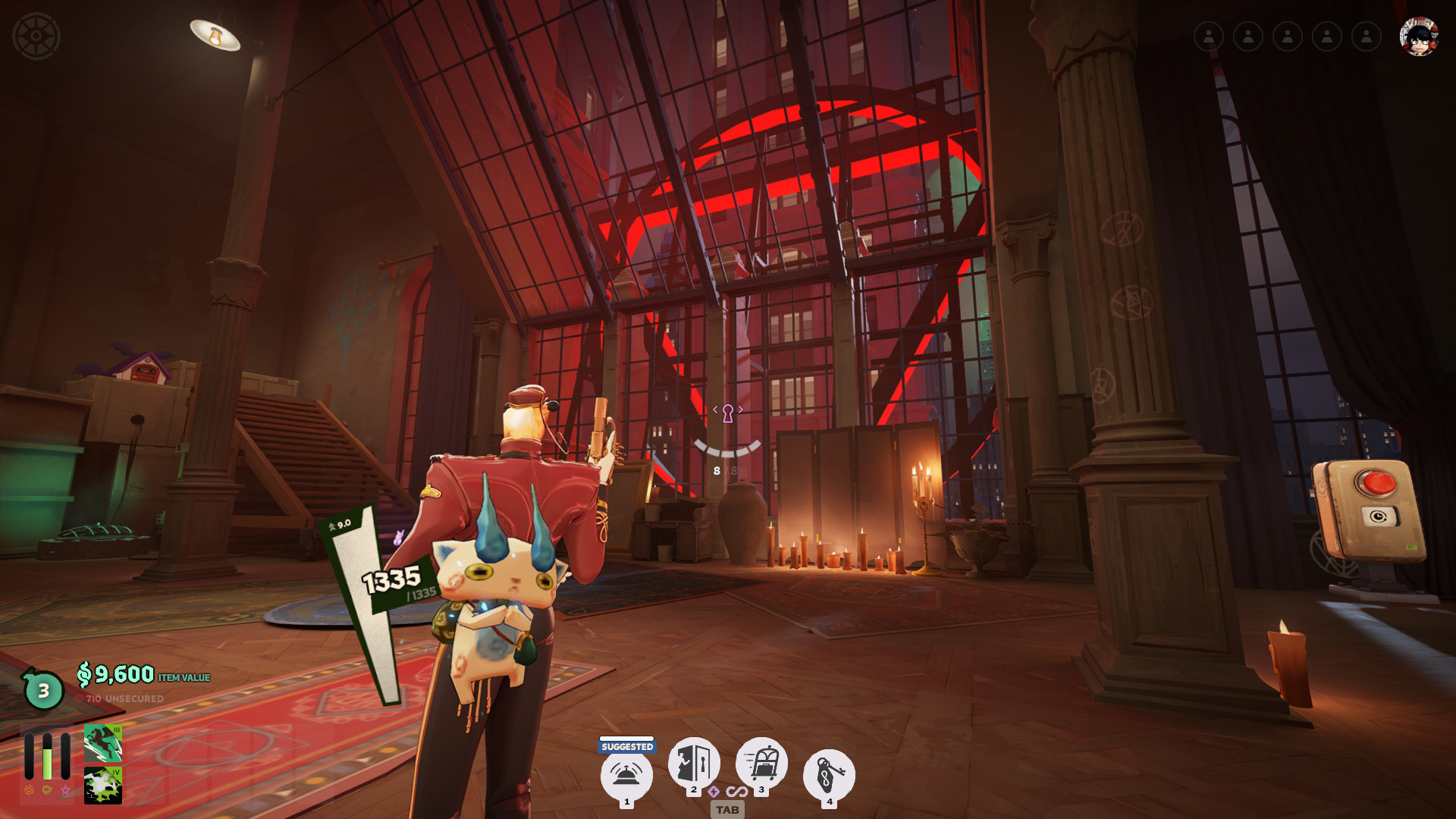Click the green soul pouch counter

pos(43,690)
